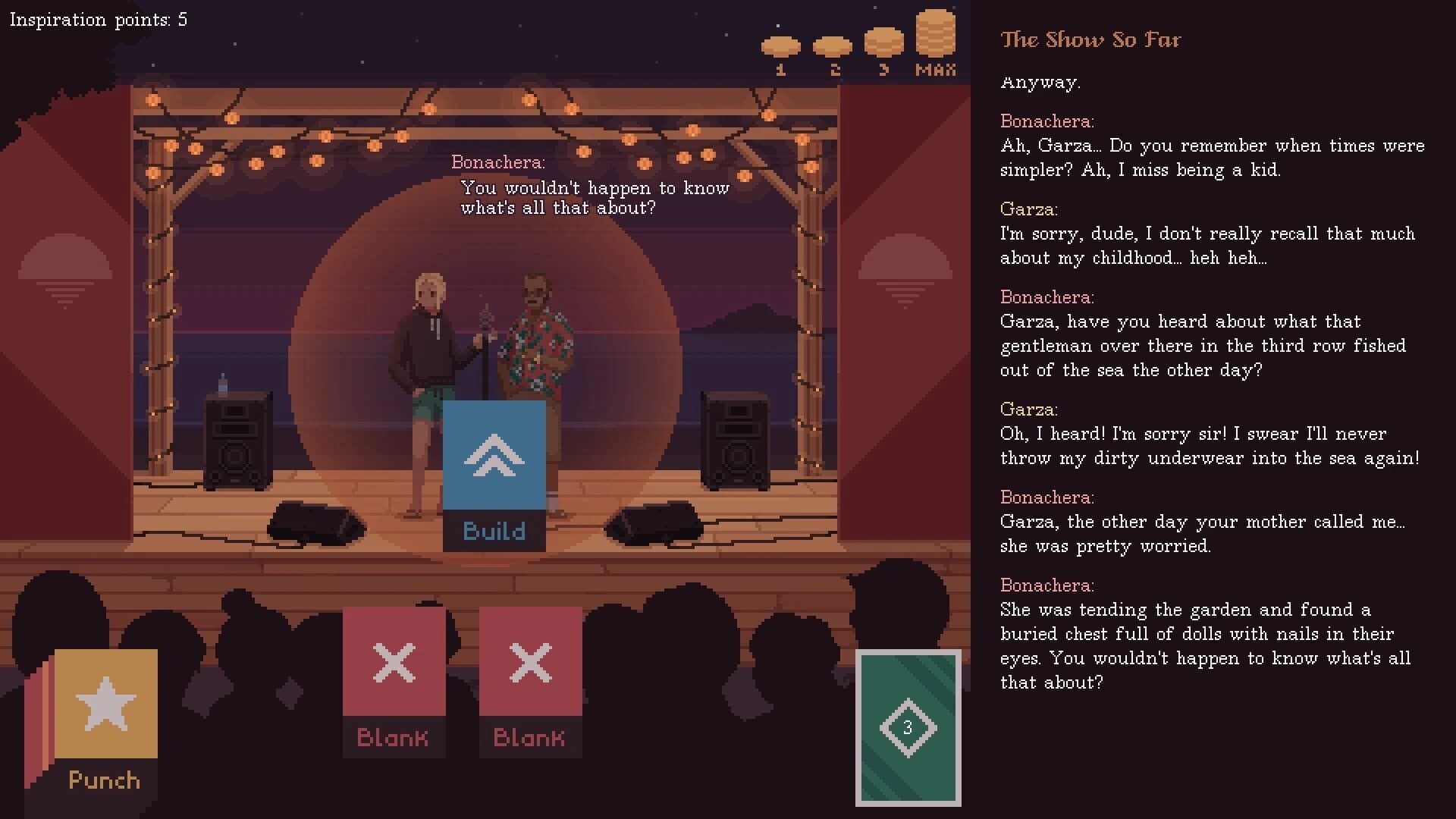Click the double-chevron icon on the Build card

[495, 455]
